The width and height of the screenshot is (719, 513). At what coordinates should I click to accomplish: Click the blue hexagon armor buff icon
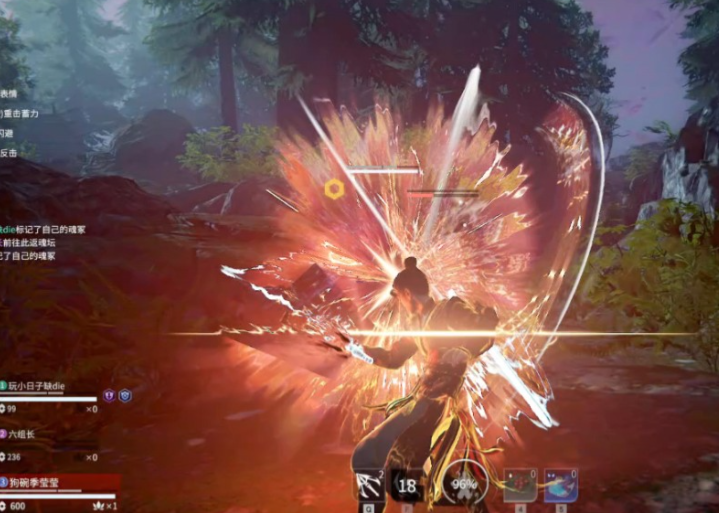point(125,396)
